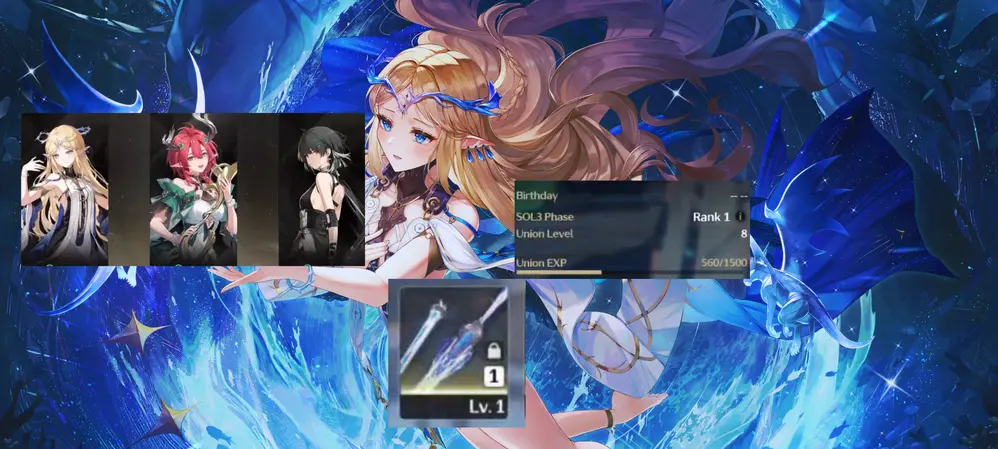This screenshot has width=998, height=449.
Task: Open the Lv. 1 weapon slot
Action: point(456,354)
